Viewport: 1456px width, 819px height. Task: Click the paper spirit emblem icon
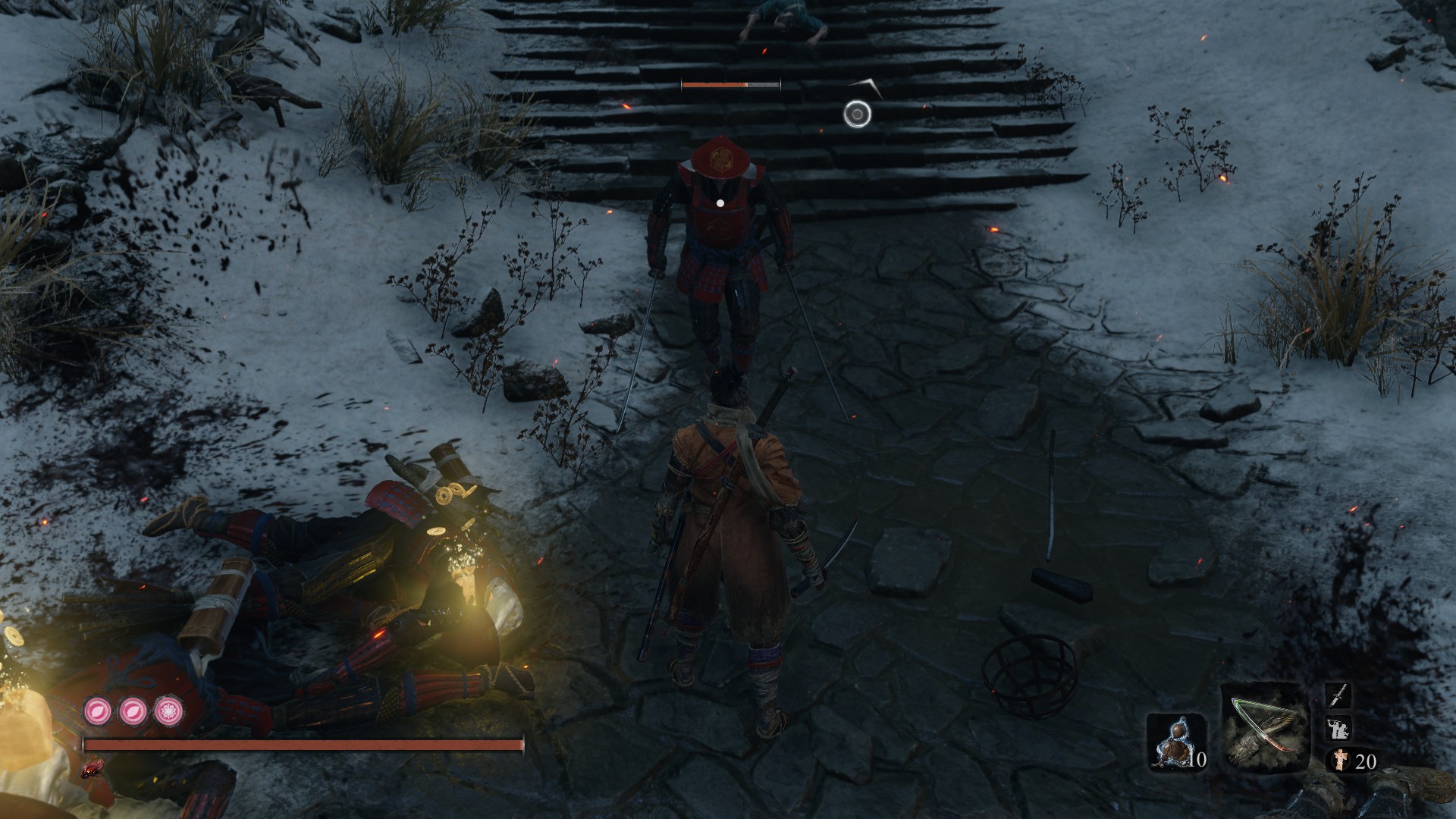[x=1339, y=760]
